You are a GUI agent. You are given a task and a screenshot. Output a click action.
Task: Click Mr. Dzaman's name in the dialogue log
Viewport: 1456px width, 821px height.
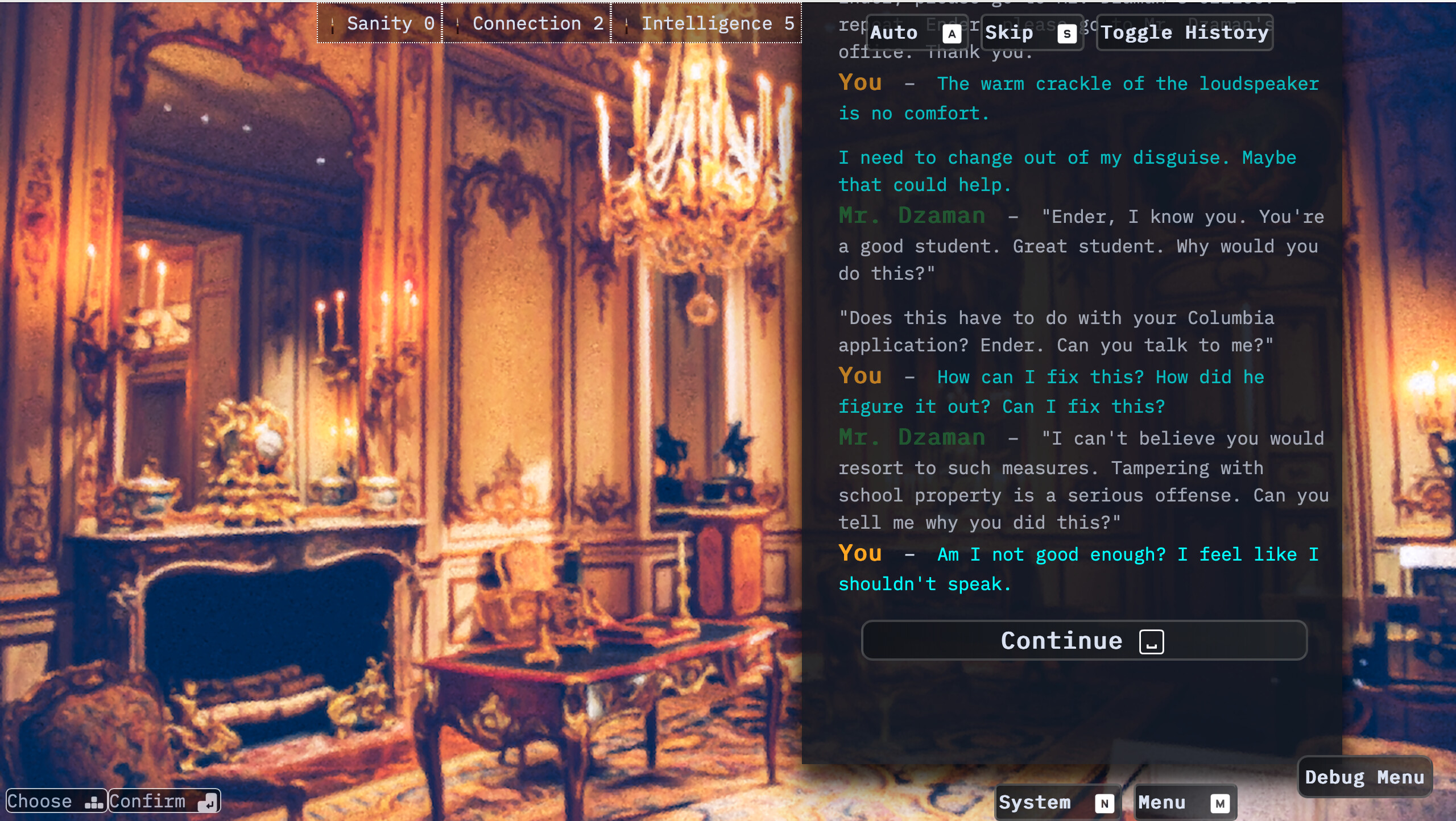(x=912, y=216)
